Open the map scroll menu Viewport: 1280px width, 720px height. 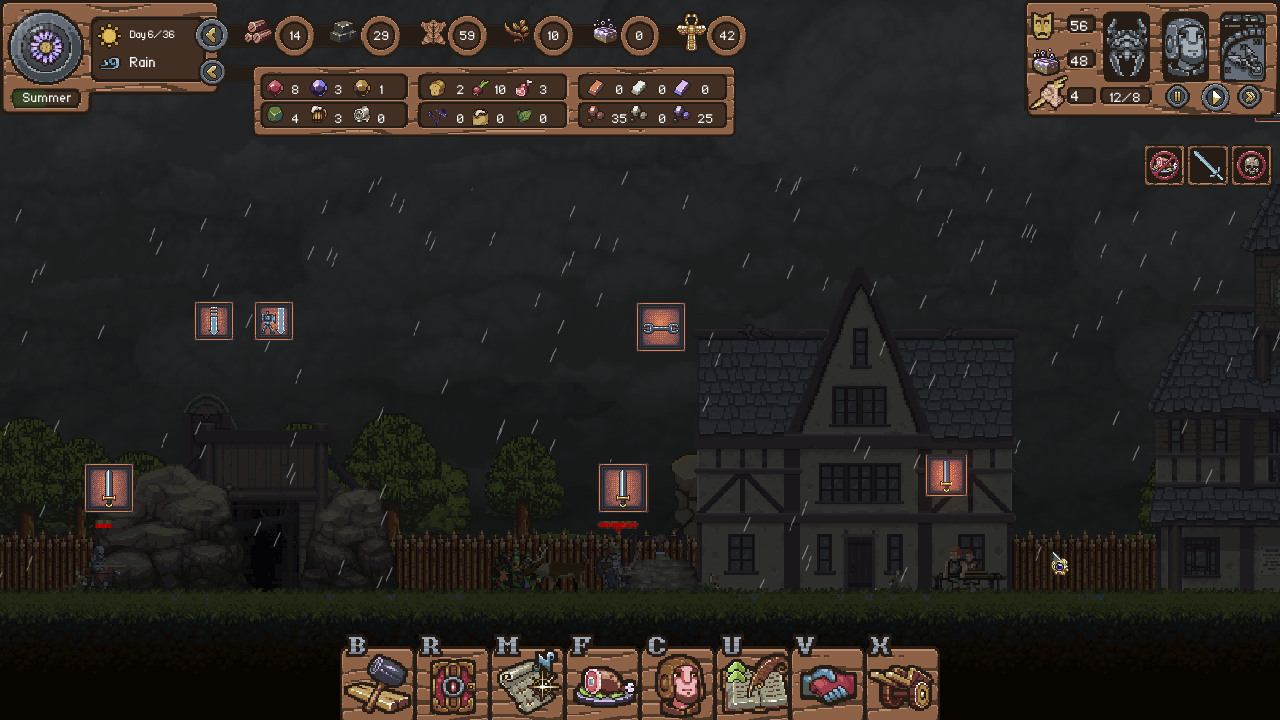point(527,684)
